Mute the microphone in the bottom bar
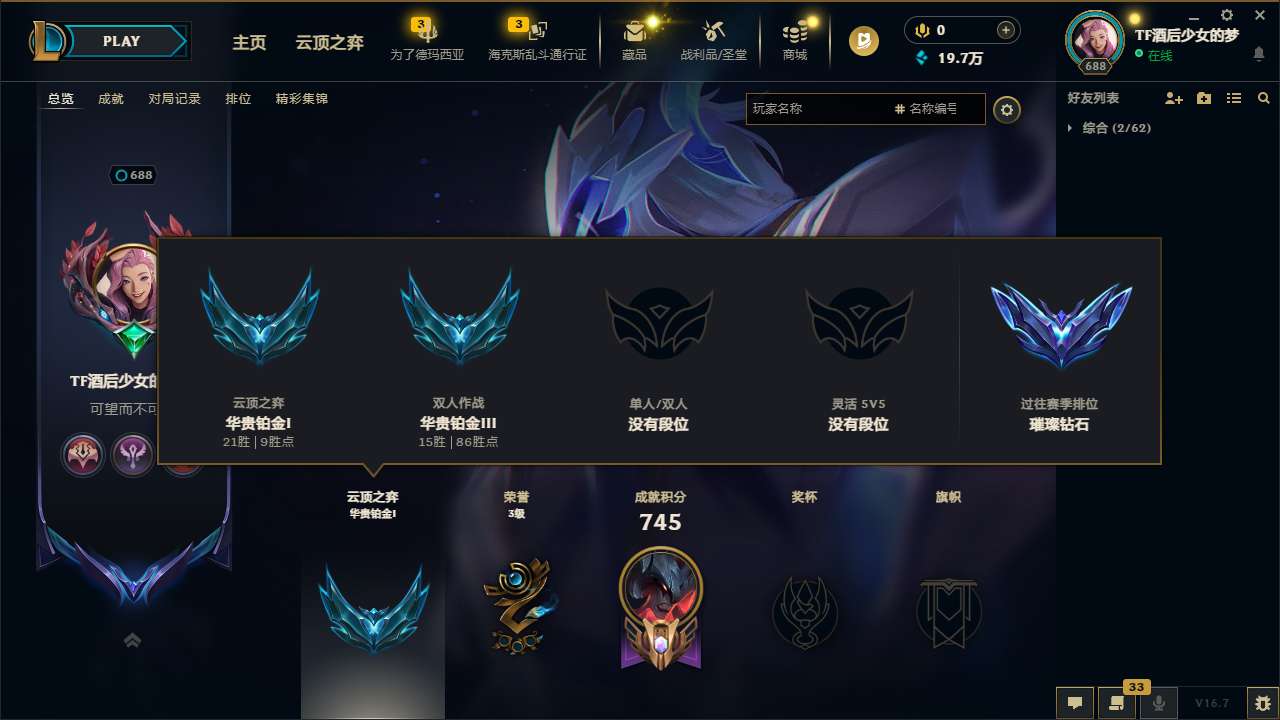This screenshot has width=1280, height=720. coord(1160,703)
